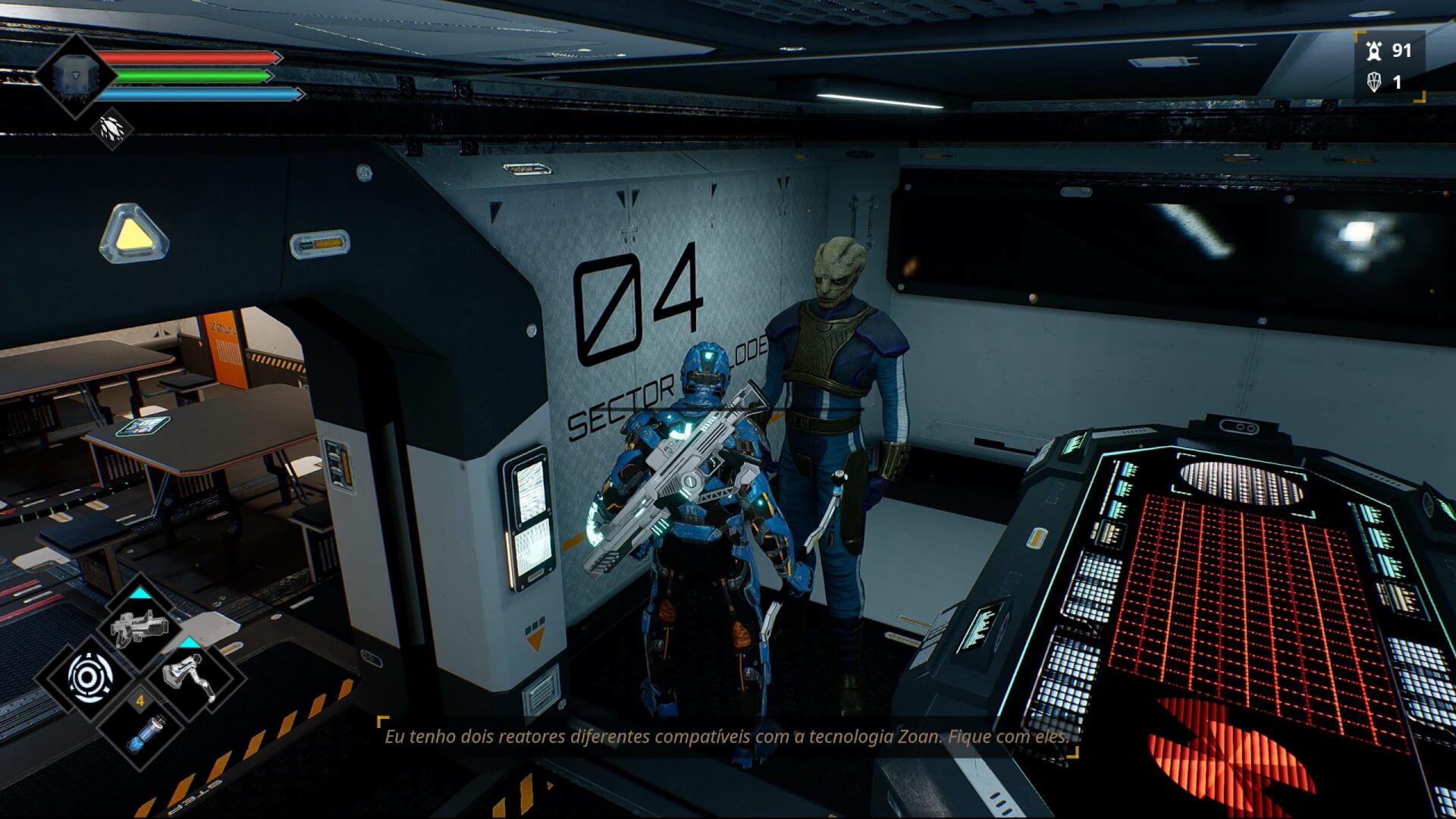Image resolution: width=1456 pixels, height=819 pixels.
Task: Select the assault rifle weapon slot
Action: (140, 628)
